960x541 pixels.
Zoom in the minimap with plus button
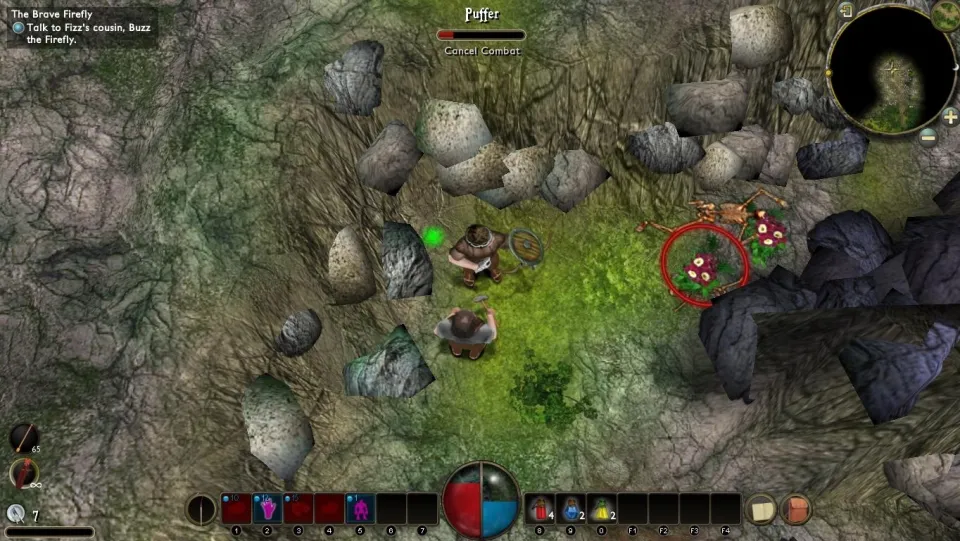[x=949, y=116]
